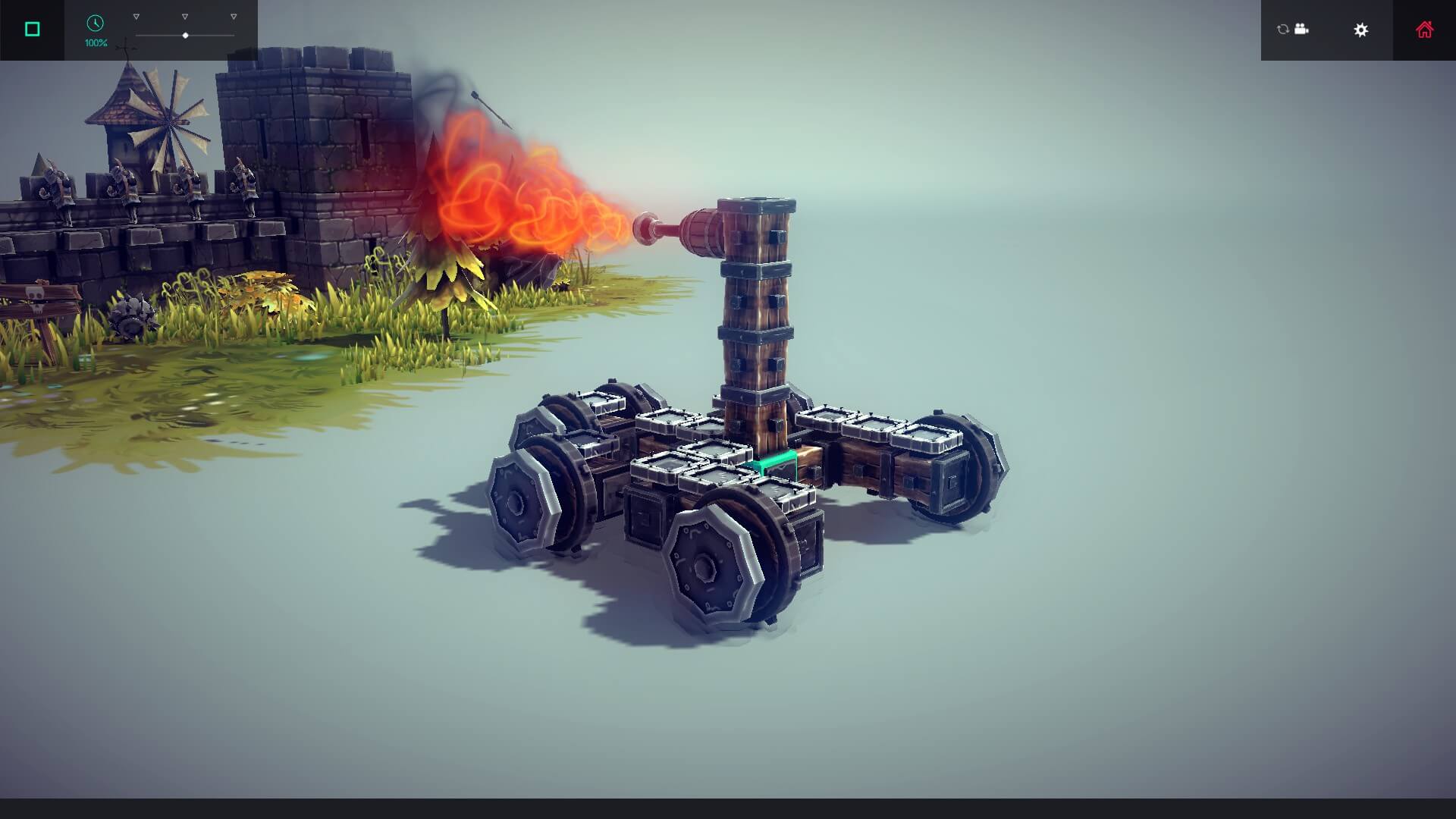1456x819 pixels.
Task: Stop the simulation with the green square icon
Action: [31, 28]
